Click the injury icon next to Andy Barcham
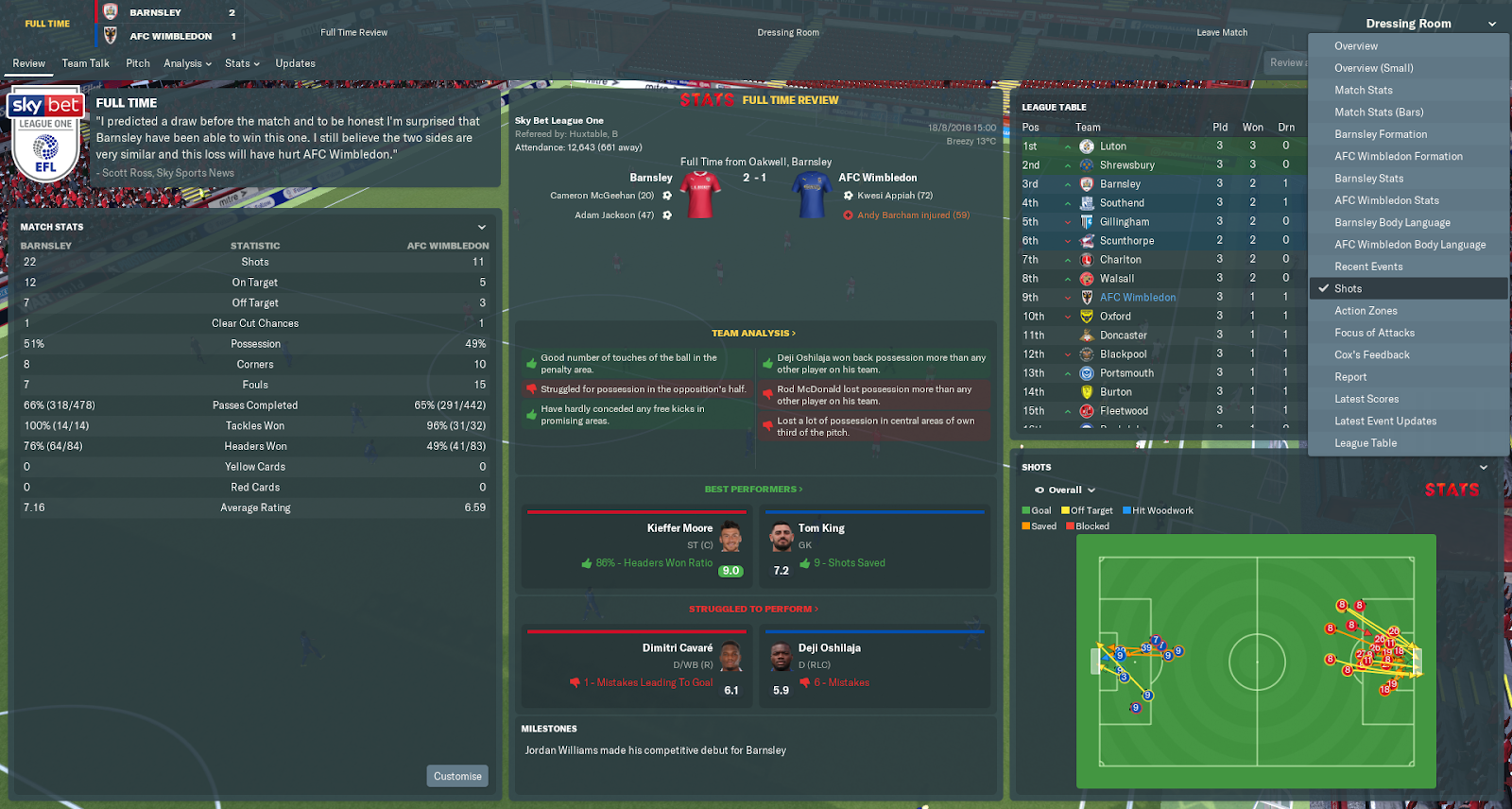The image size is (1512, 809). pos(849,215)
